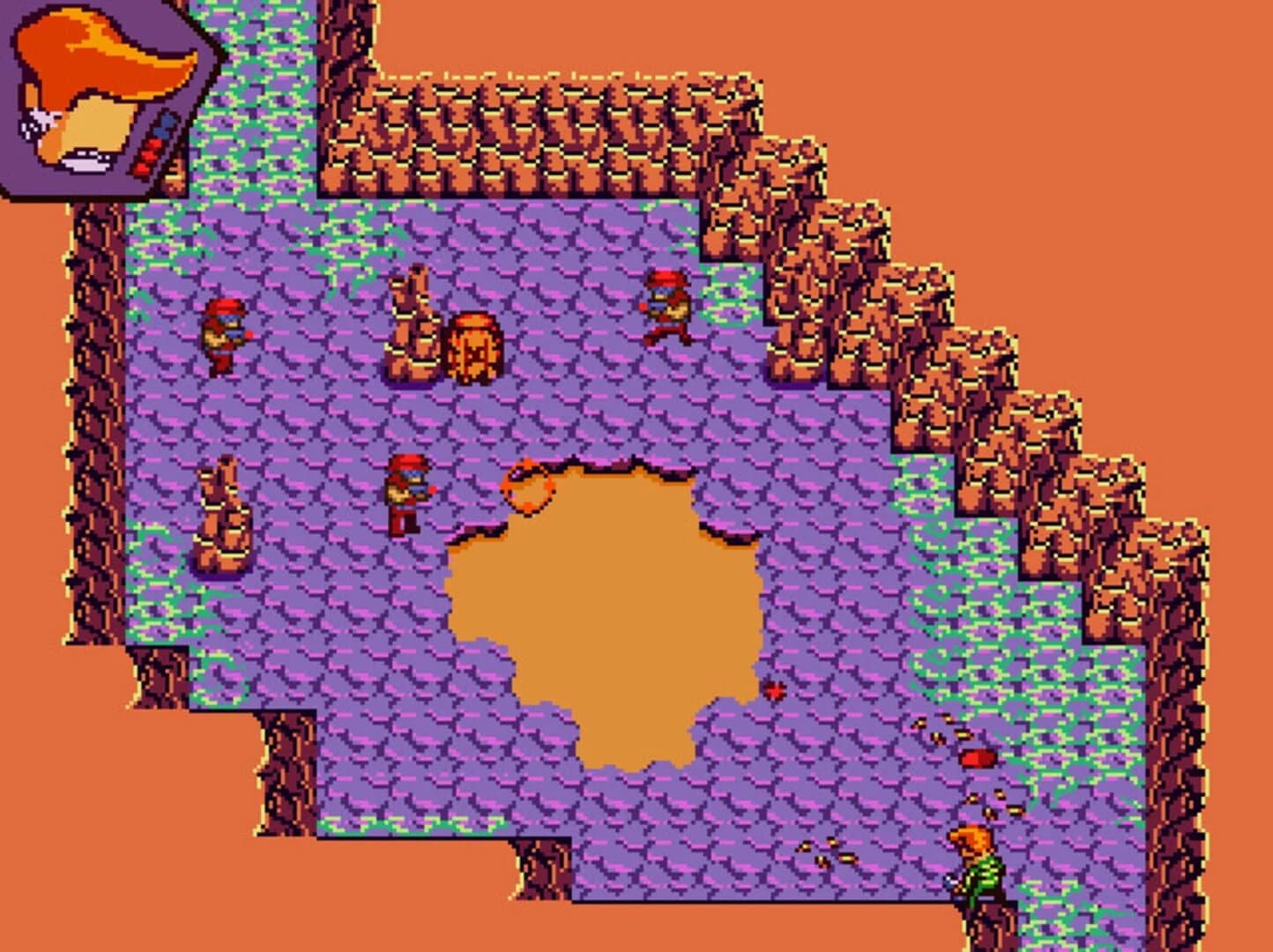1273x952 pixels.
Task: Toggle the upper blue ammo pip on the HUD
Action: pyautogui.click(x=168, y=121)
